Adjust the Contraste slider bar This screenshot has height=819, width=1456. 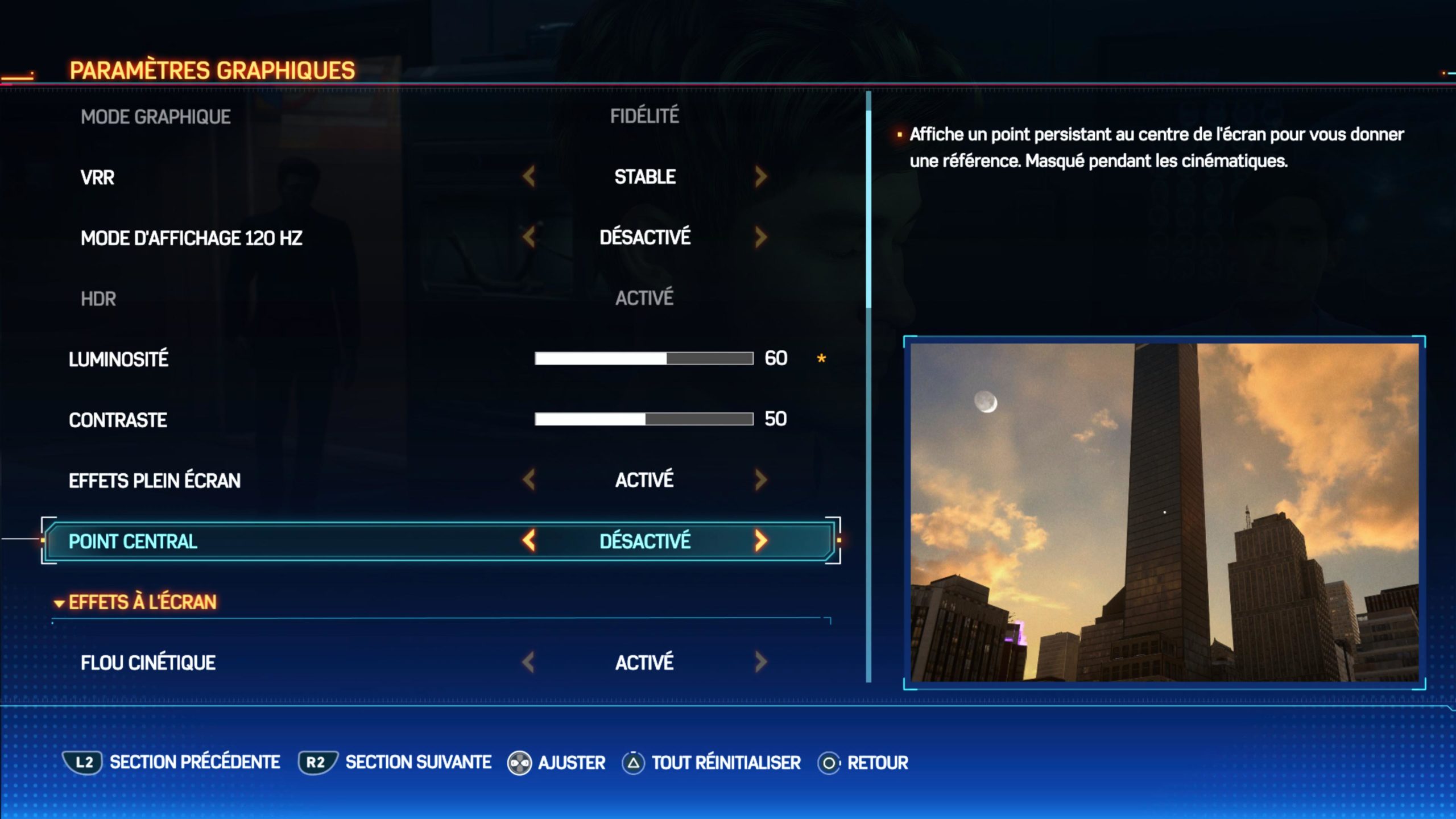pyautogui.click(x=644, y=419)
